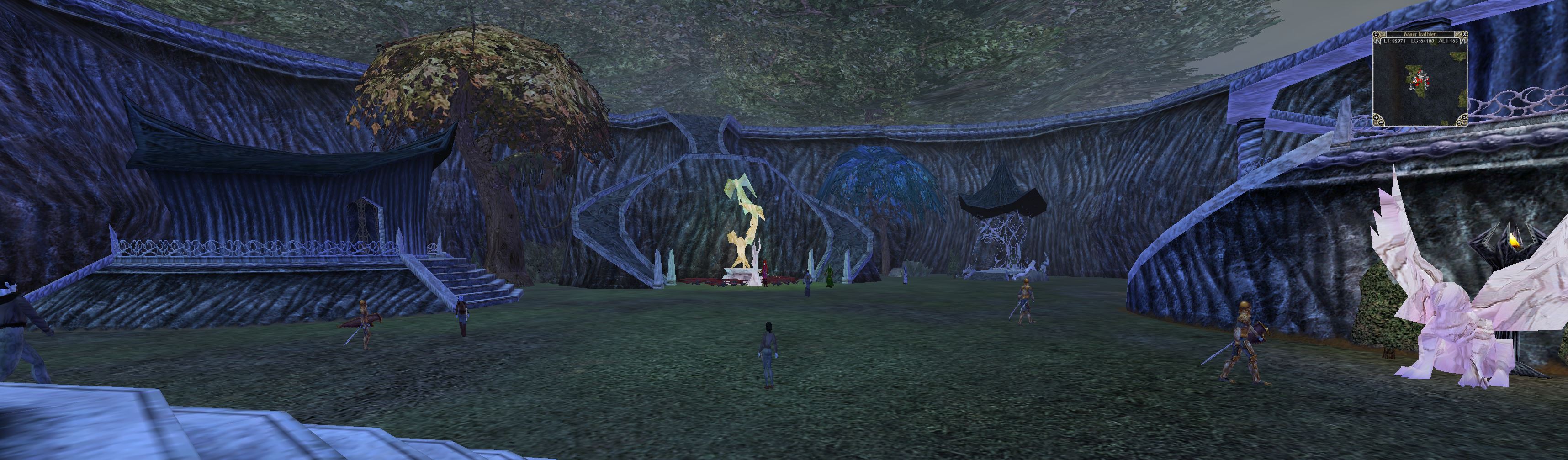The width and height of the screenshot is (1568, 460).
Task: Click the house icon on the minimap
Action: (1459, 123)
